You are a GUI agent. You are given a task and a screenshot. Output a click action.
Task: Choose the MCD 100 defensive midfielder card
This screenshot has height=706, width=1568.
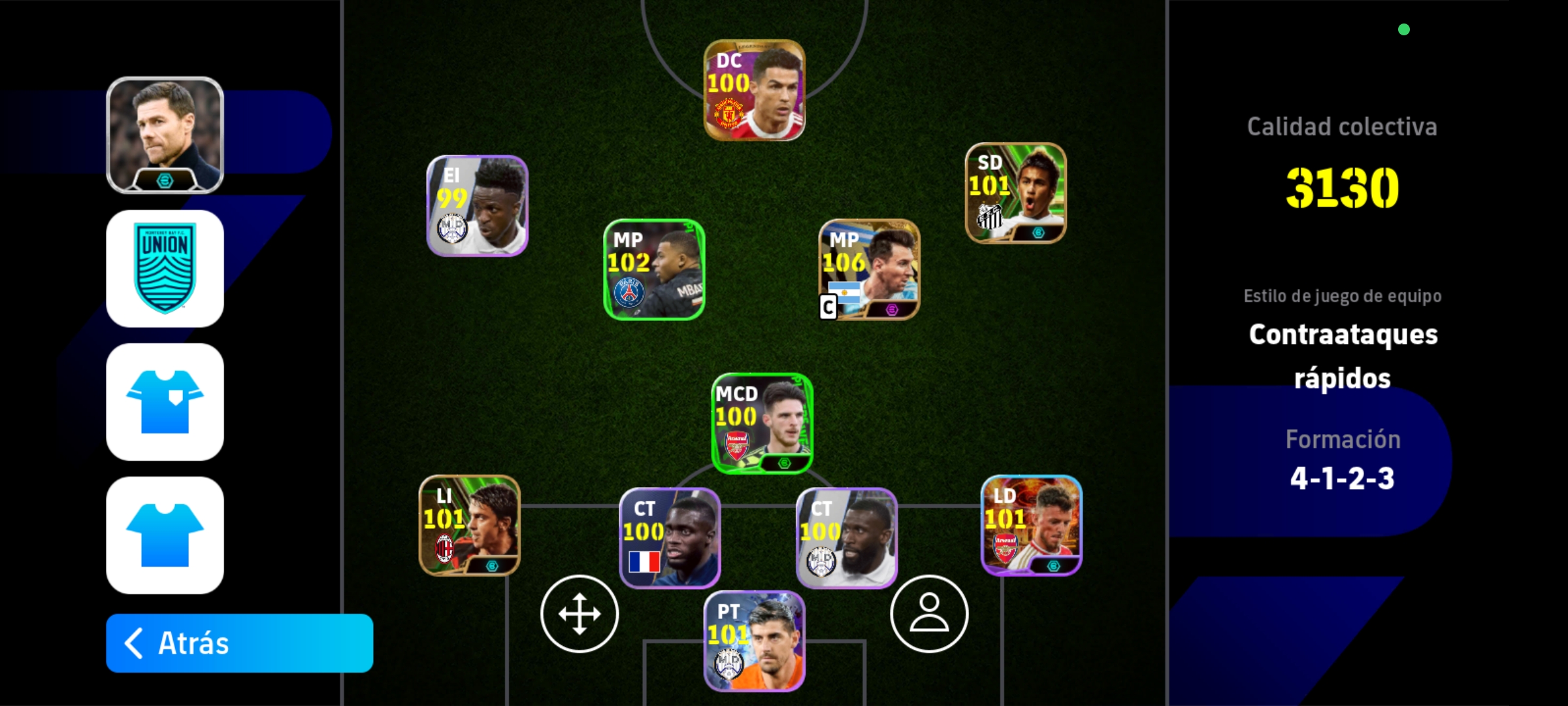click(762, 424)
